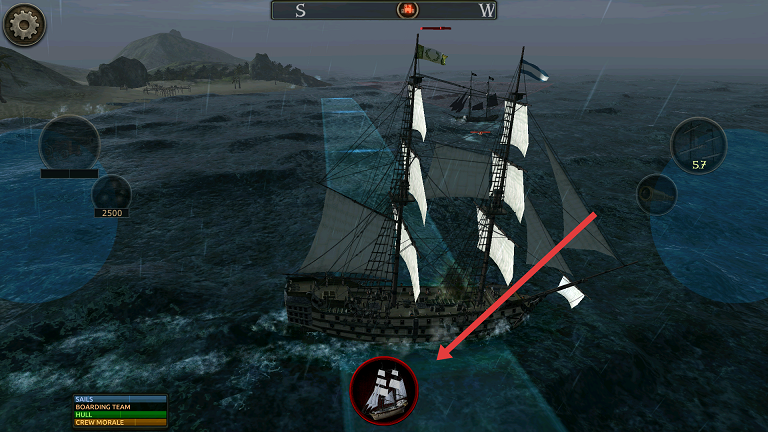
Task: Select the sails control button showing 57
Action: click(x=698, y=145)
